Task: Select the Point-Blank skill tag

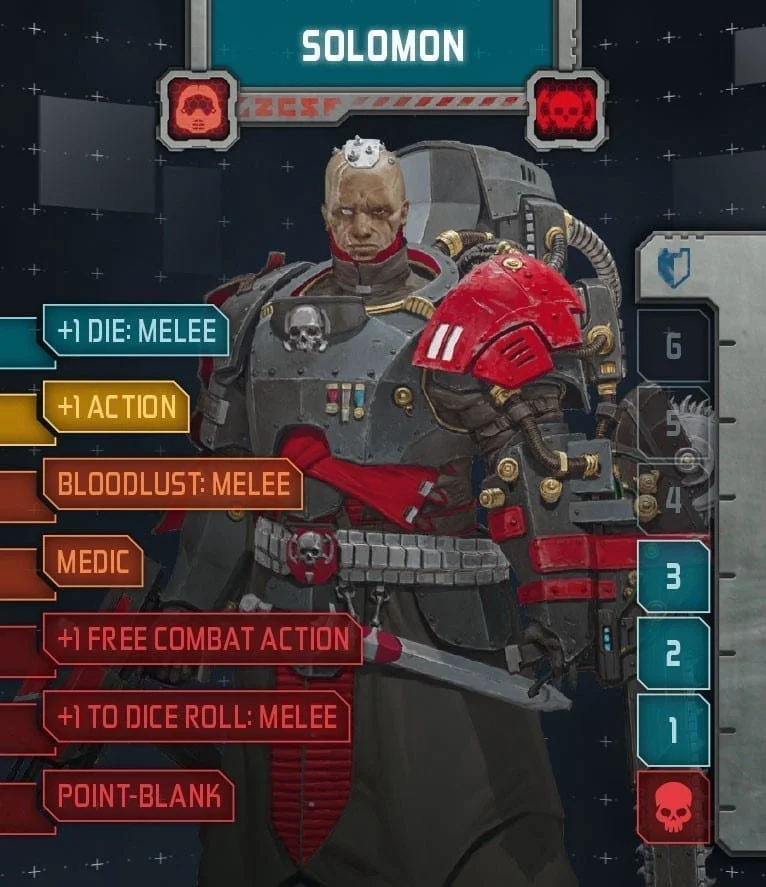Action: pyautogui.click(x=138, y=796)
